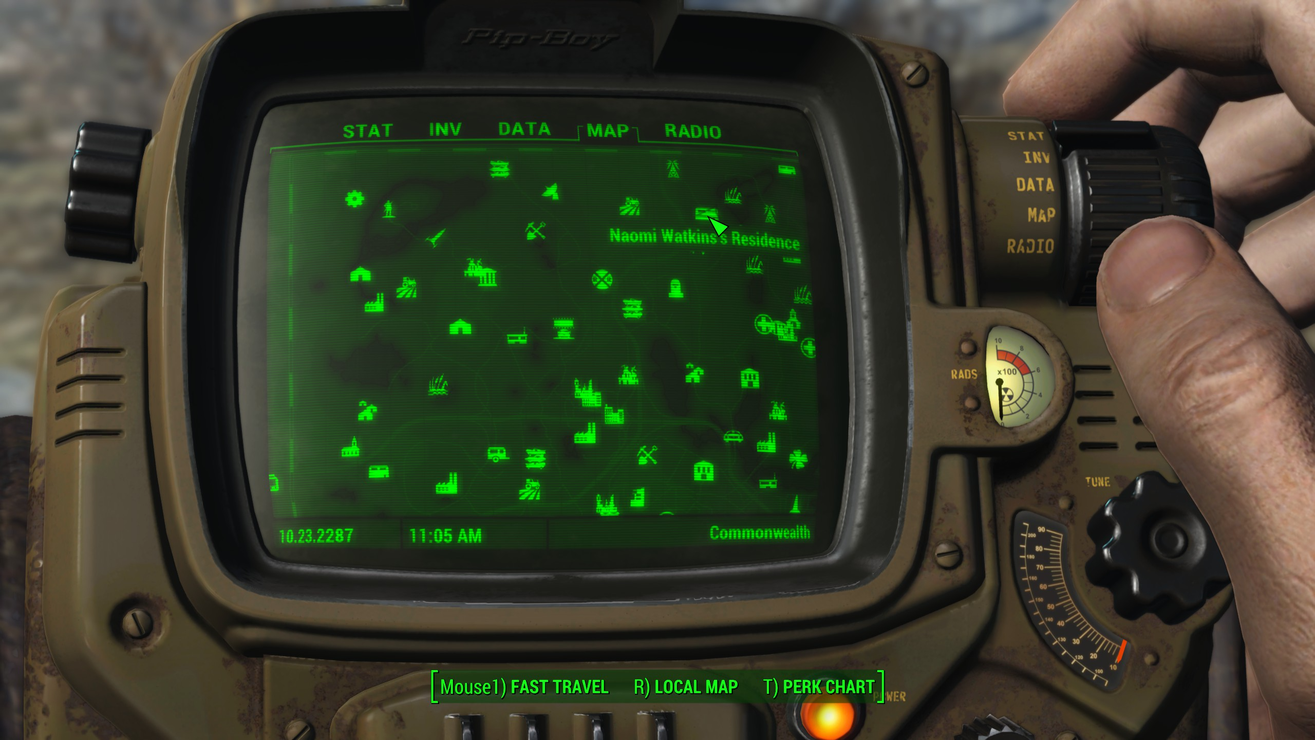Viewport: 1315px width, 740px height.
Task: Select the standing statue figure map marker
Action: 389,208
